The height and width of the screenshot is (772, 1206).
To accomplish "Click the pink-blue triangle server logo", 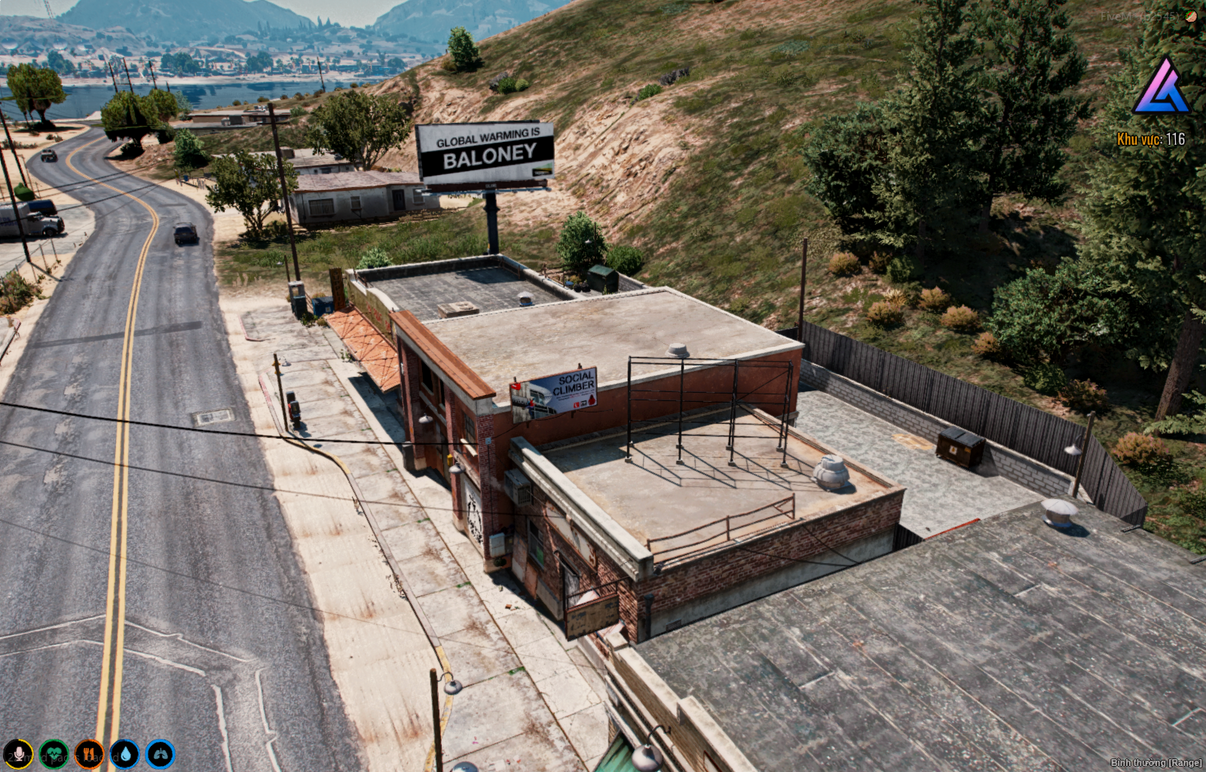I will 1161,88.
